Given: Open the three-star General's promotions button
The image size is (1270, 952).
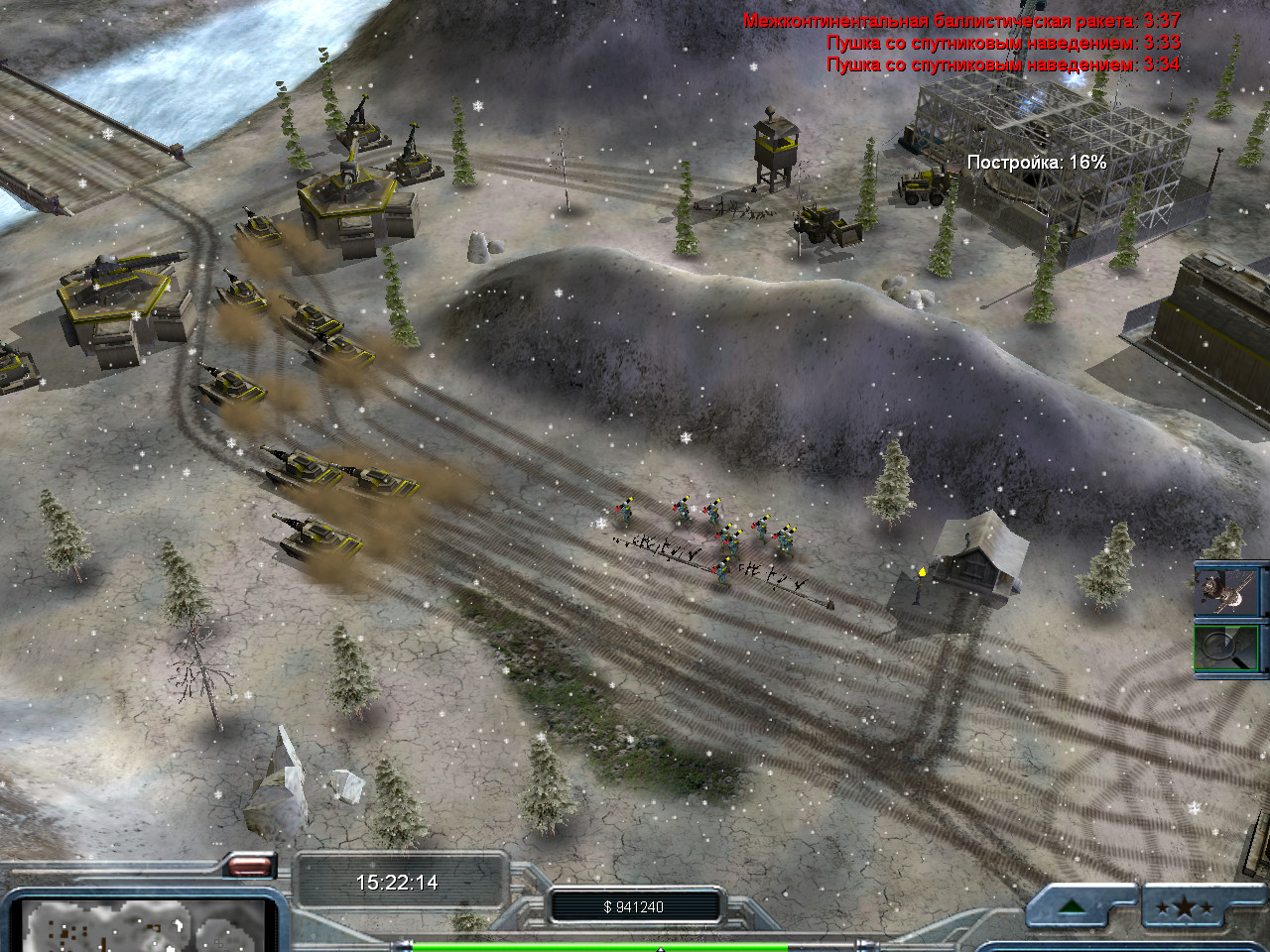Looking at the screenshot, I should (x=1186, y=907).
